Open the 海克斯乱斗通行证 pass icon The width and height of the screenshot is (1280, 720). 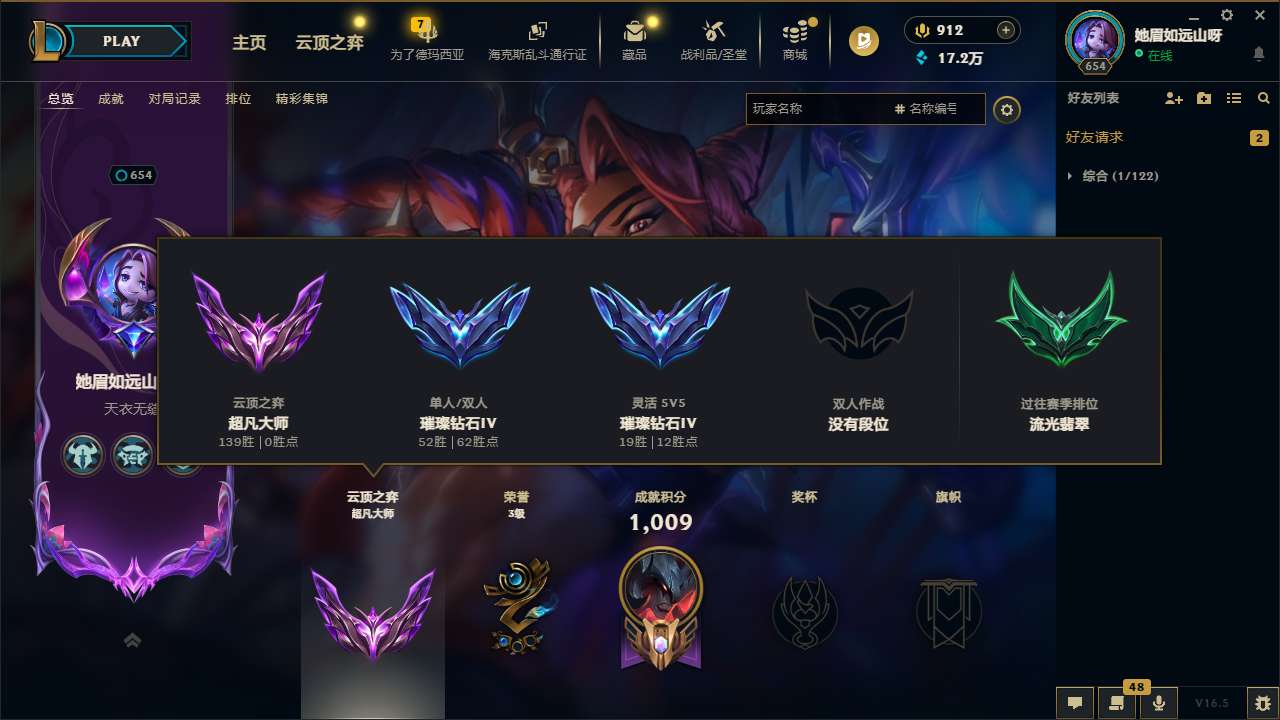540,40
